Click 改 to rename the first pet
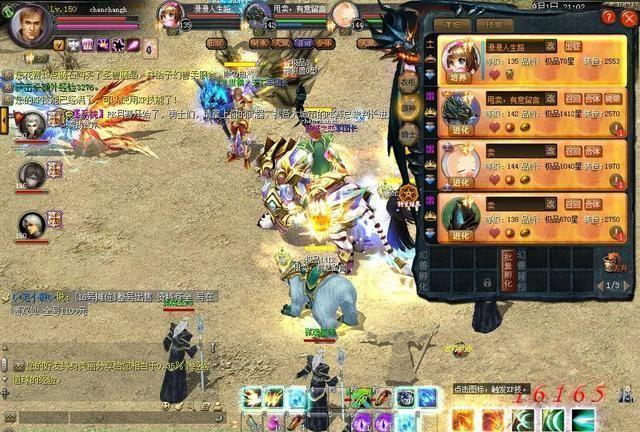640x432 pixels. click(550, 46)
